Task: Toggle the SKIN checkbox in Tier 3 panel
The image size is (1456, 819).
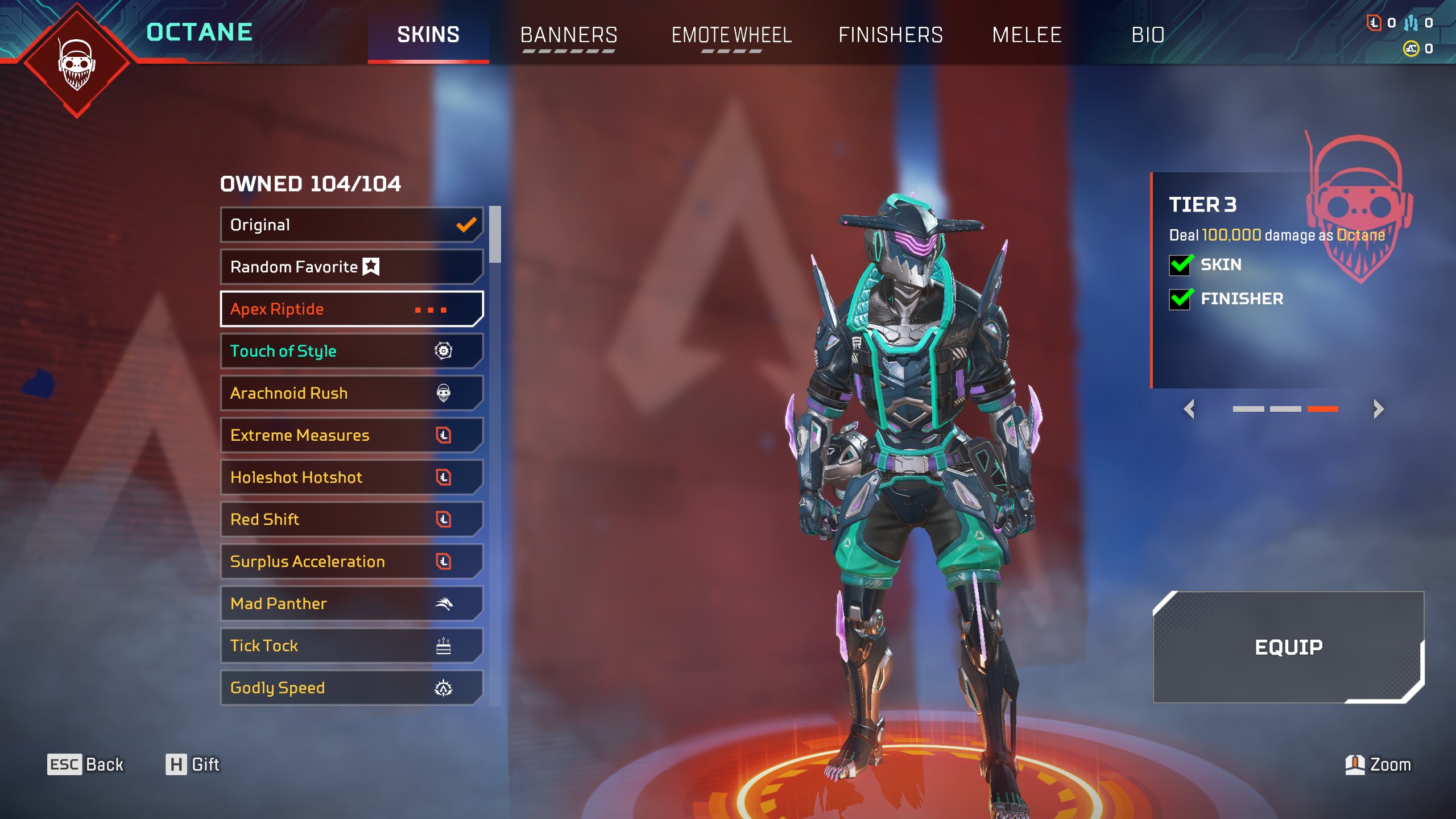Action: 1180,264
